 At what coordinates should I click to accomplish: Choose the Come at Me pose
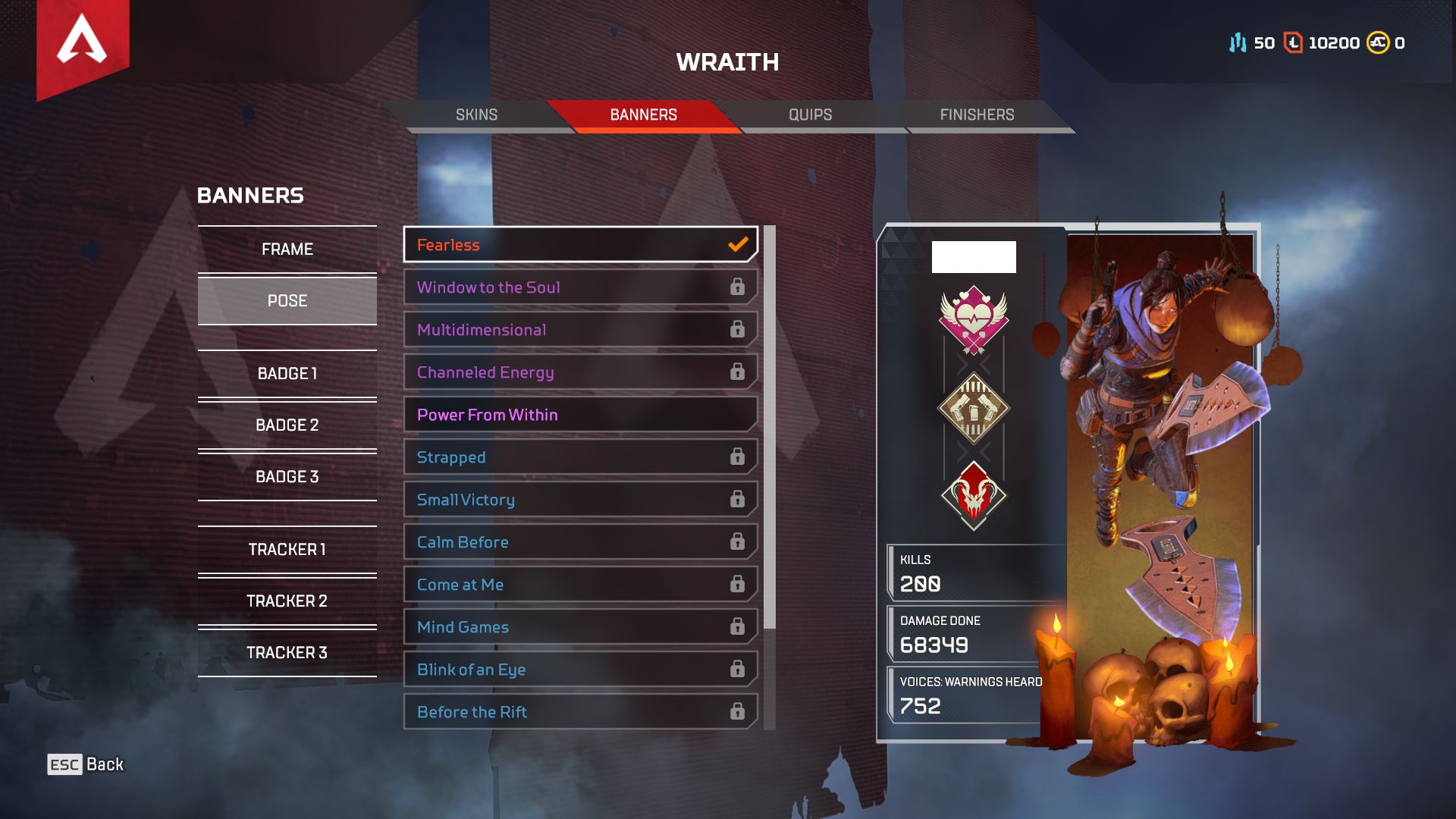(x=580, y=585)
